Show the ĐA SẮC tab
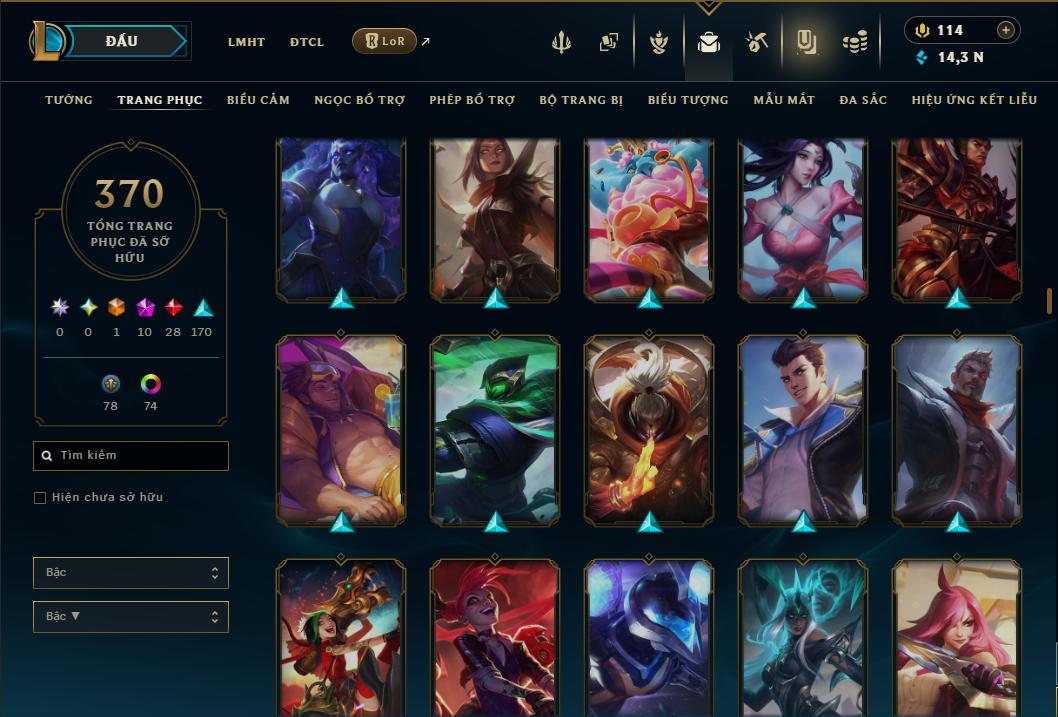Screen dimensions: 1058x717 [863, 100]
